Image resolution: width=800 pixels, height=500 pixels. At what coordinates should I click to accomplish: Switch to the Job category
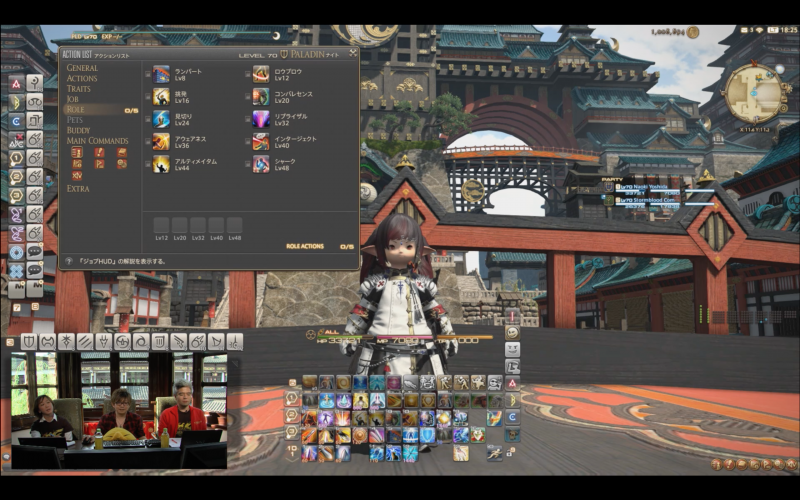[73, 99]
